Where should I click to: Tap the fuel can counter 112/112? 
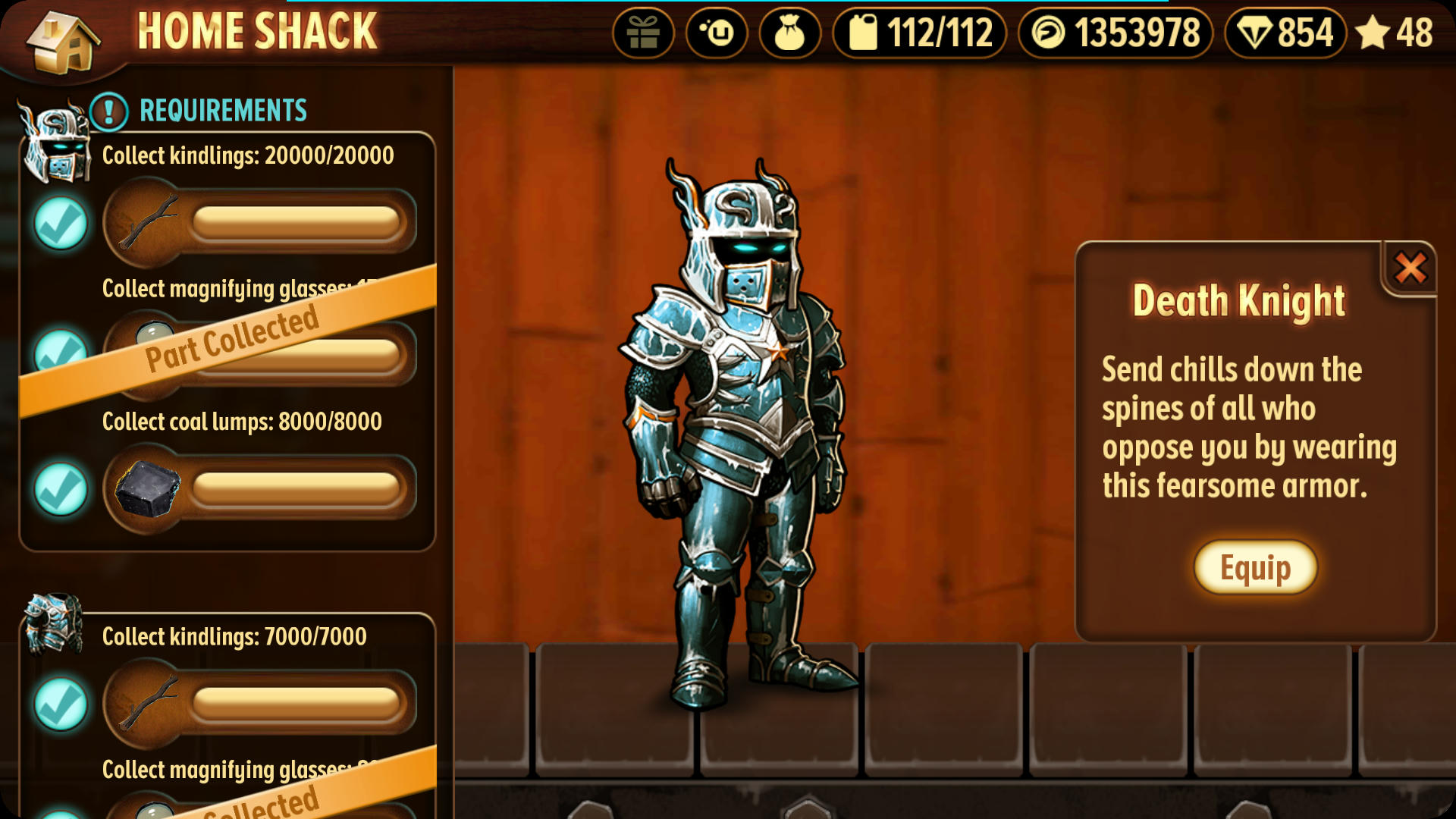point(919,33)
